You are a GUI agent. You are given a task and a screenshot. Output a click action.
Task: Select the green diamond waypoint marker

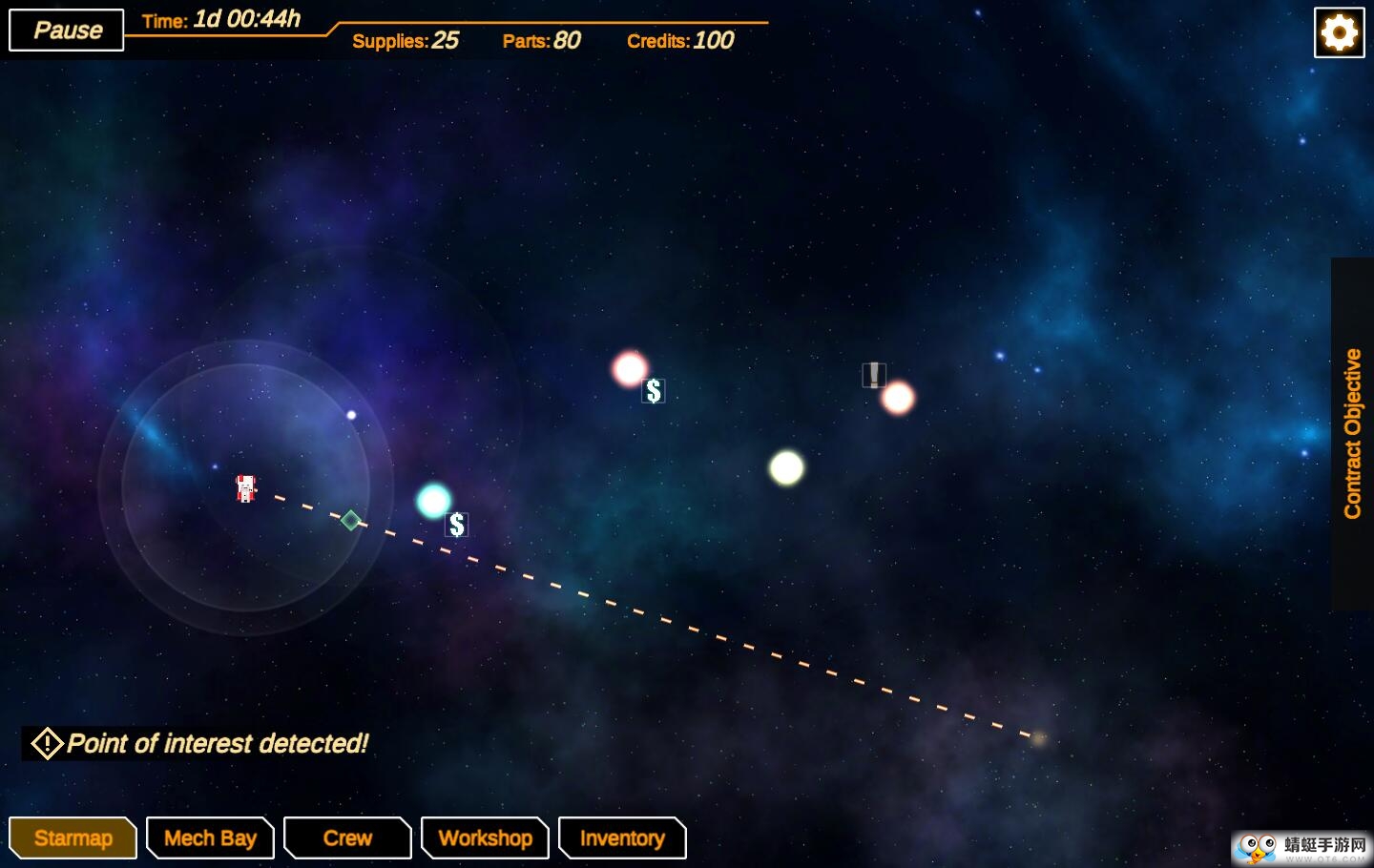[351, 520]
